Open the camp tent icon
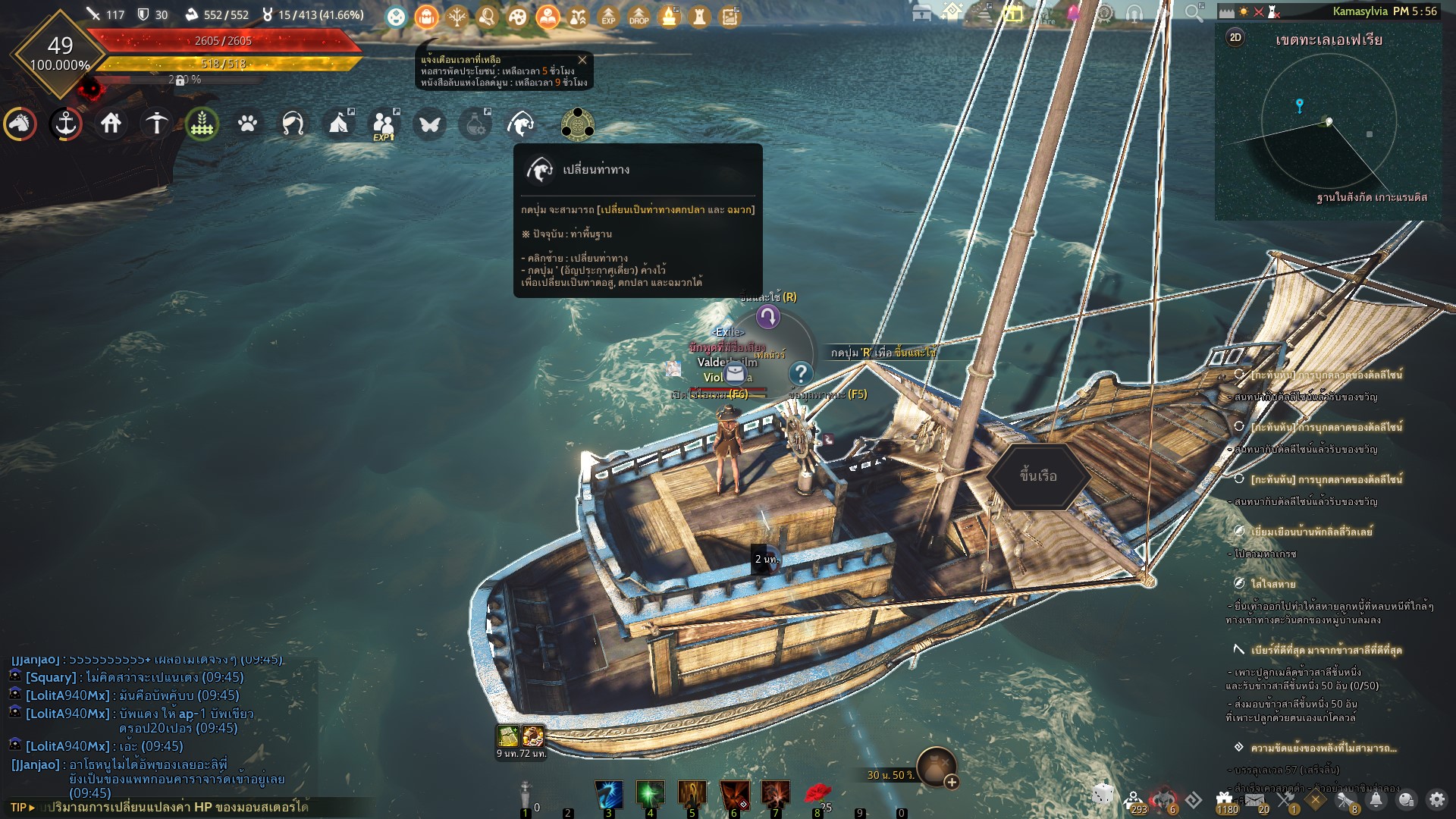 coord(338,124)
